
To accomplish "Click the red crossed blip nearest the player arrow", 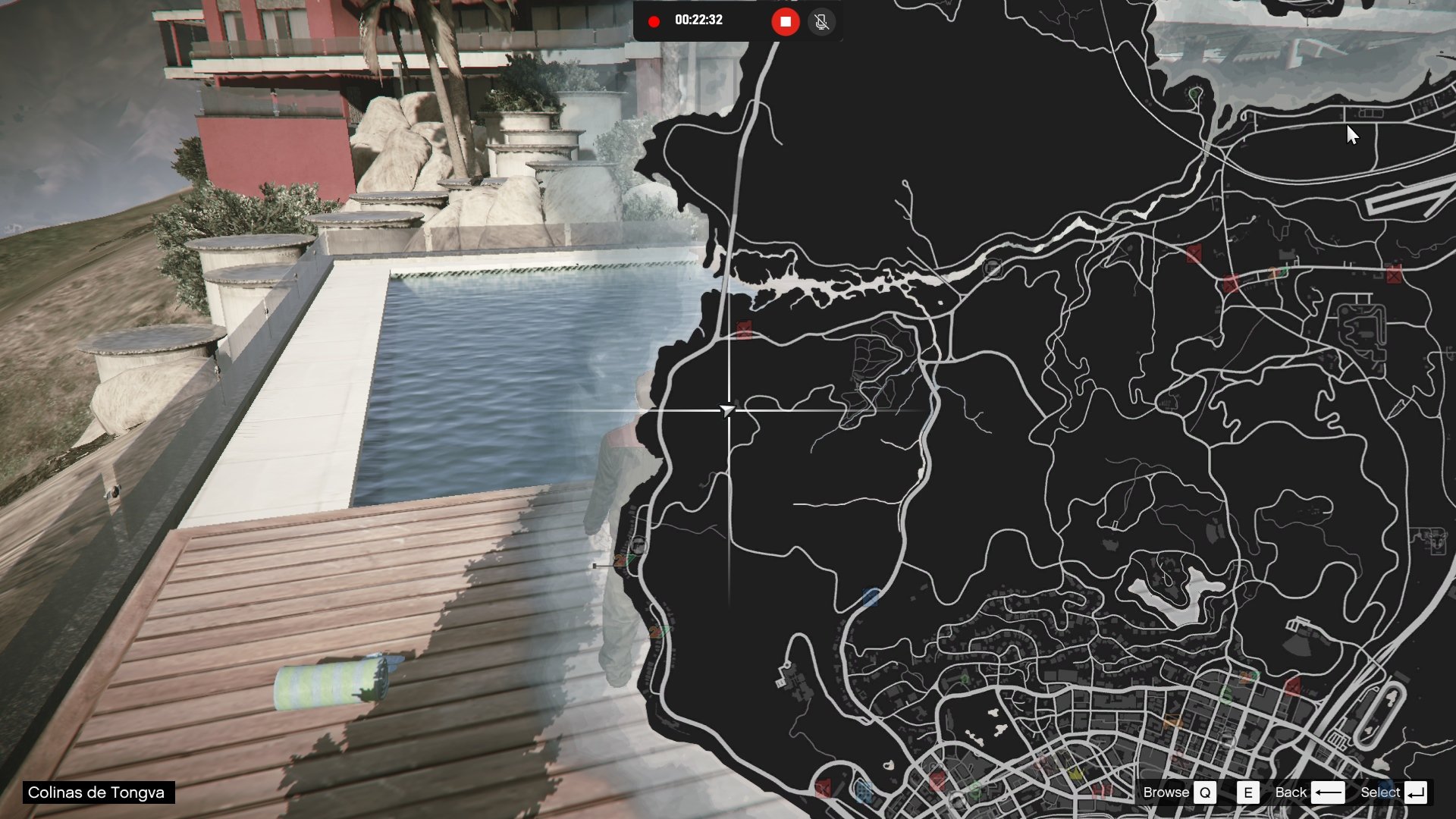I will (x=743, y=330).
